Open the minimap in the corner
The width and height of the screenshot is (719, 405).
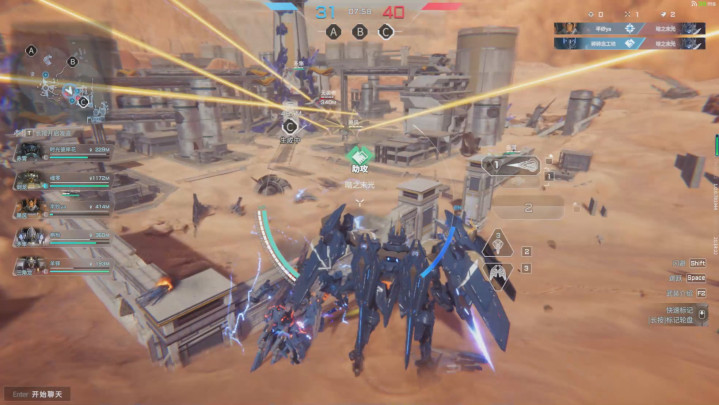click(x=60, y=78)
